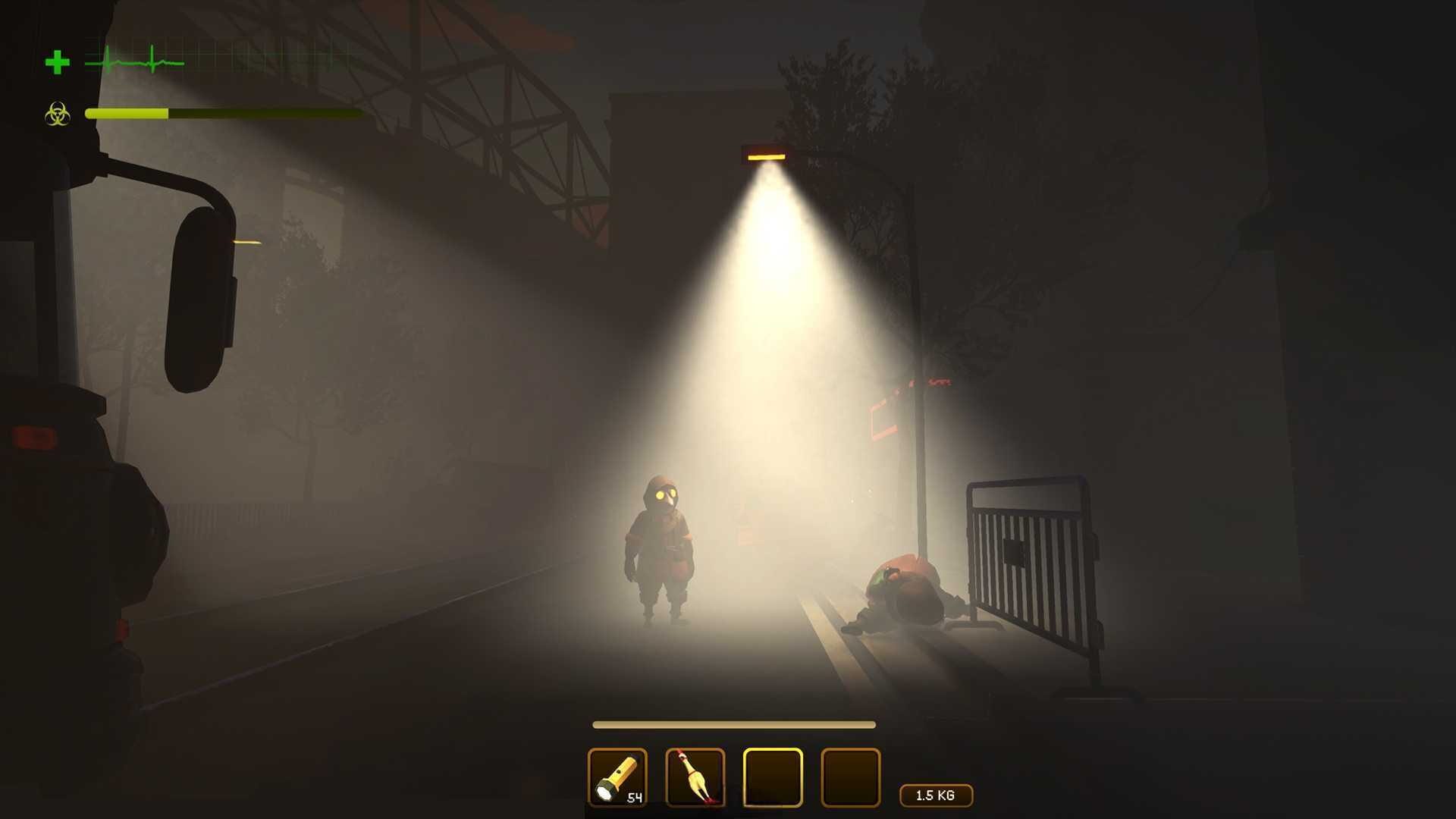Toggle the fourth empty hotbar slot
This screenshot has height=819, width=1456.
[849, 777]
